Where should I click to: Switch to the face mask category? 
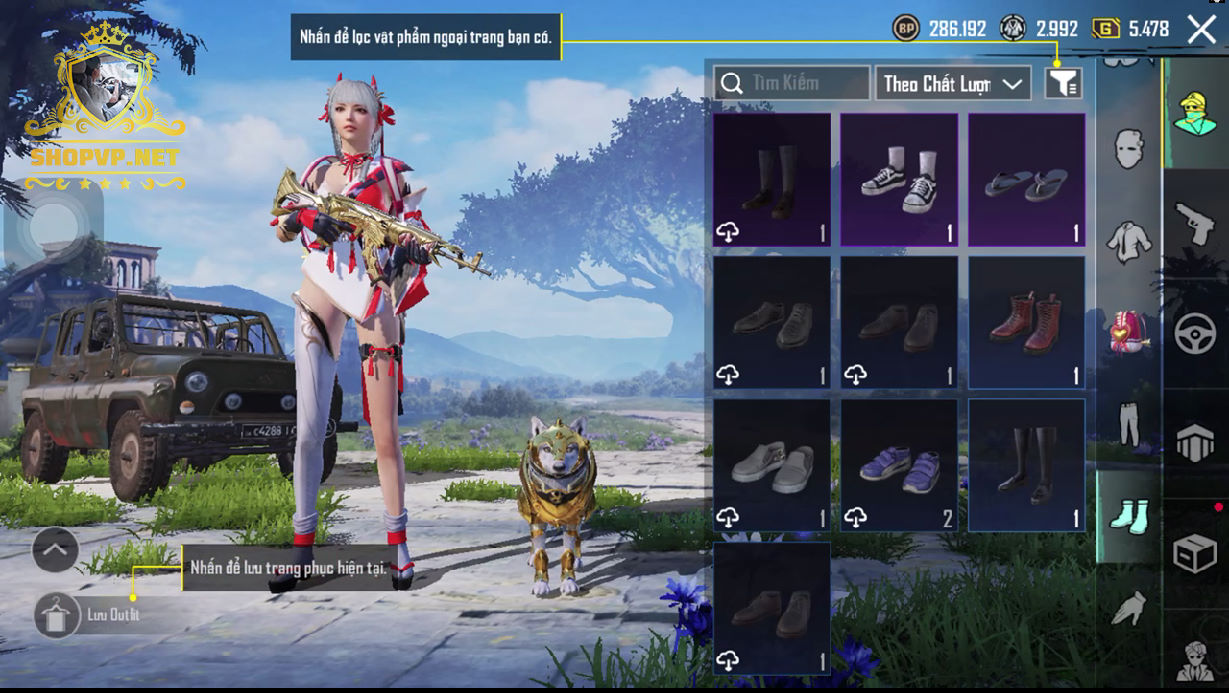click(1129, 149)
